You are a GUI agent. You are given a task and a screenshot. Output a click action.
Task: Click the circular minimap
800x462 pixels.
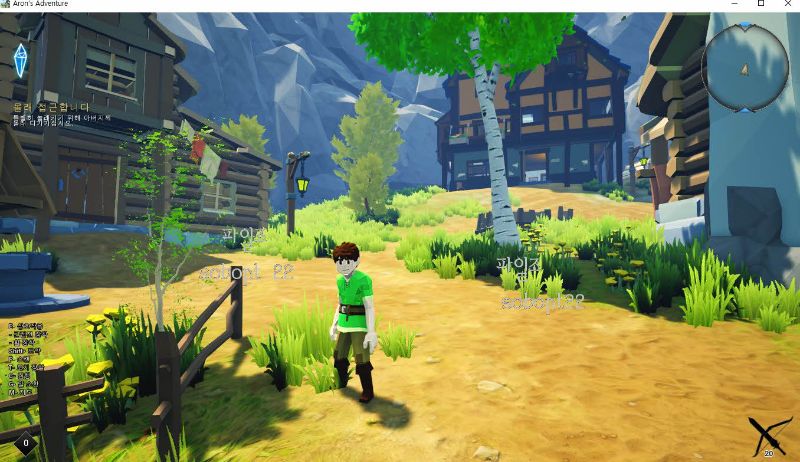745,67
